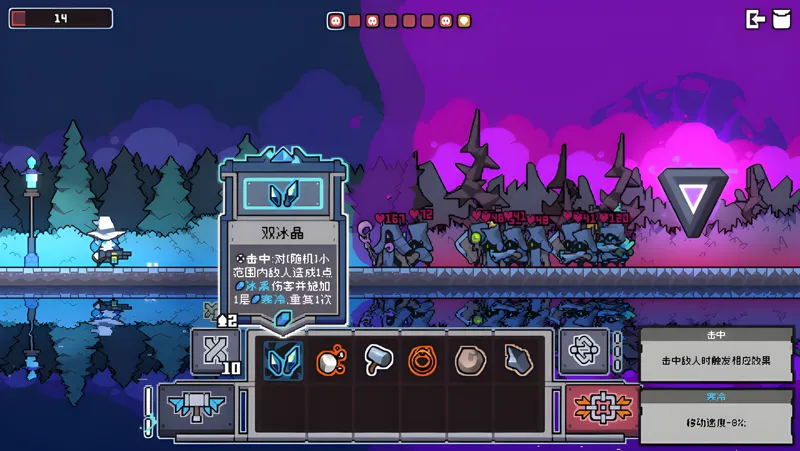Select the yellow final stage marker

[x=464, y=20]
